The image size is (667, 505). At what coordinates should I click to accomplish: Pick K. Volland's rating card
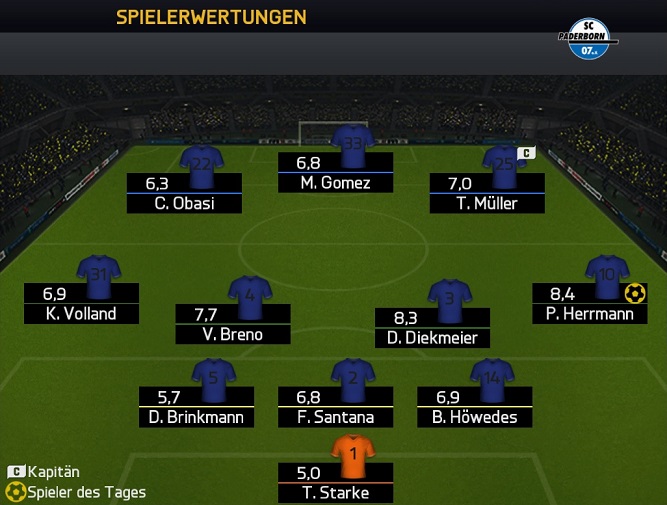[82, 303]
